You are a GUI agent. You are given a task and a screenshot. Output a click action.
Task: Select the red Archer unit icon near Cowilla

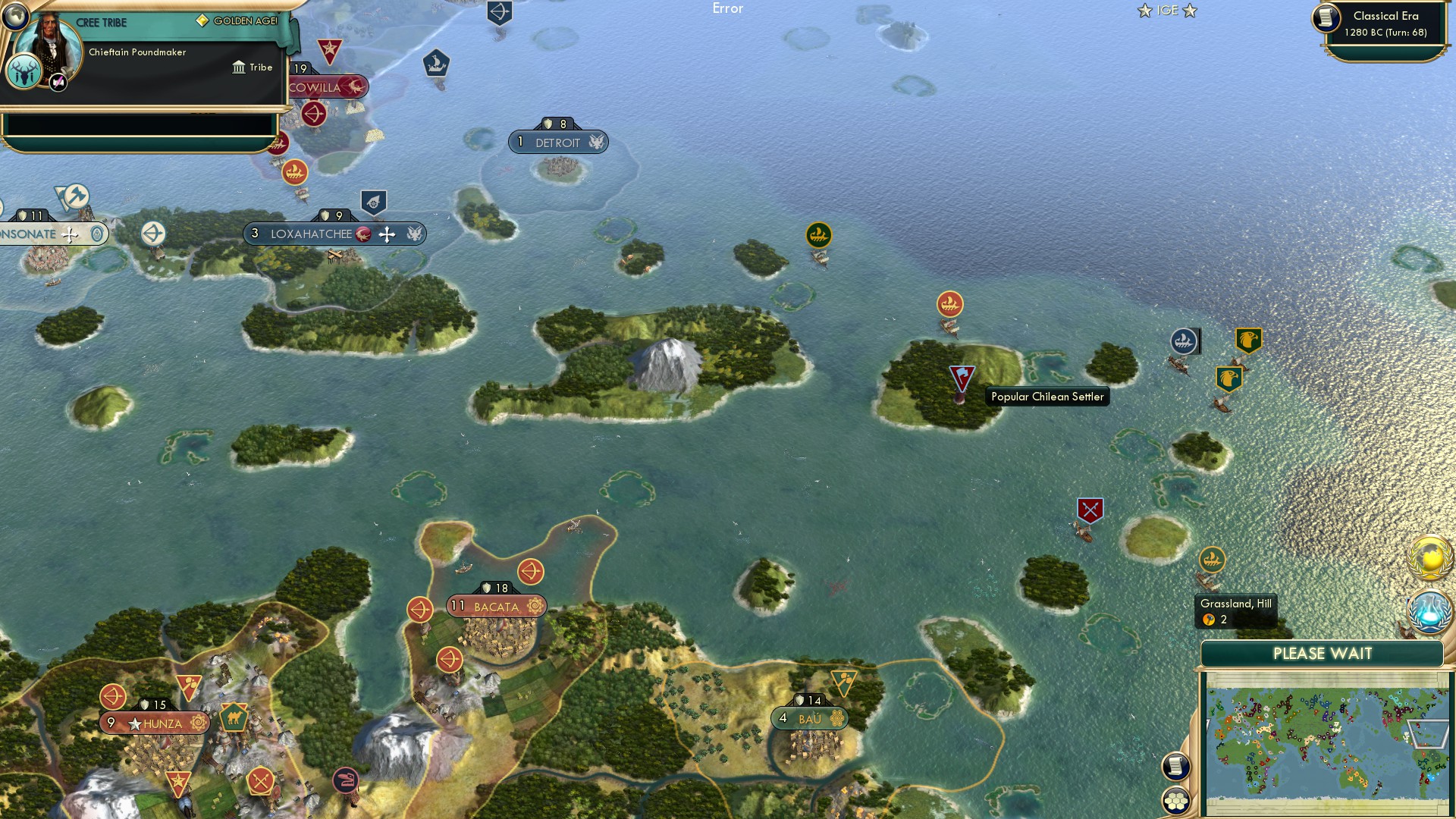315,115
